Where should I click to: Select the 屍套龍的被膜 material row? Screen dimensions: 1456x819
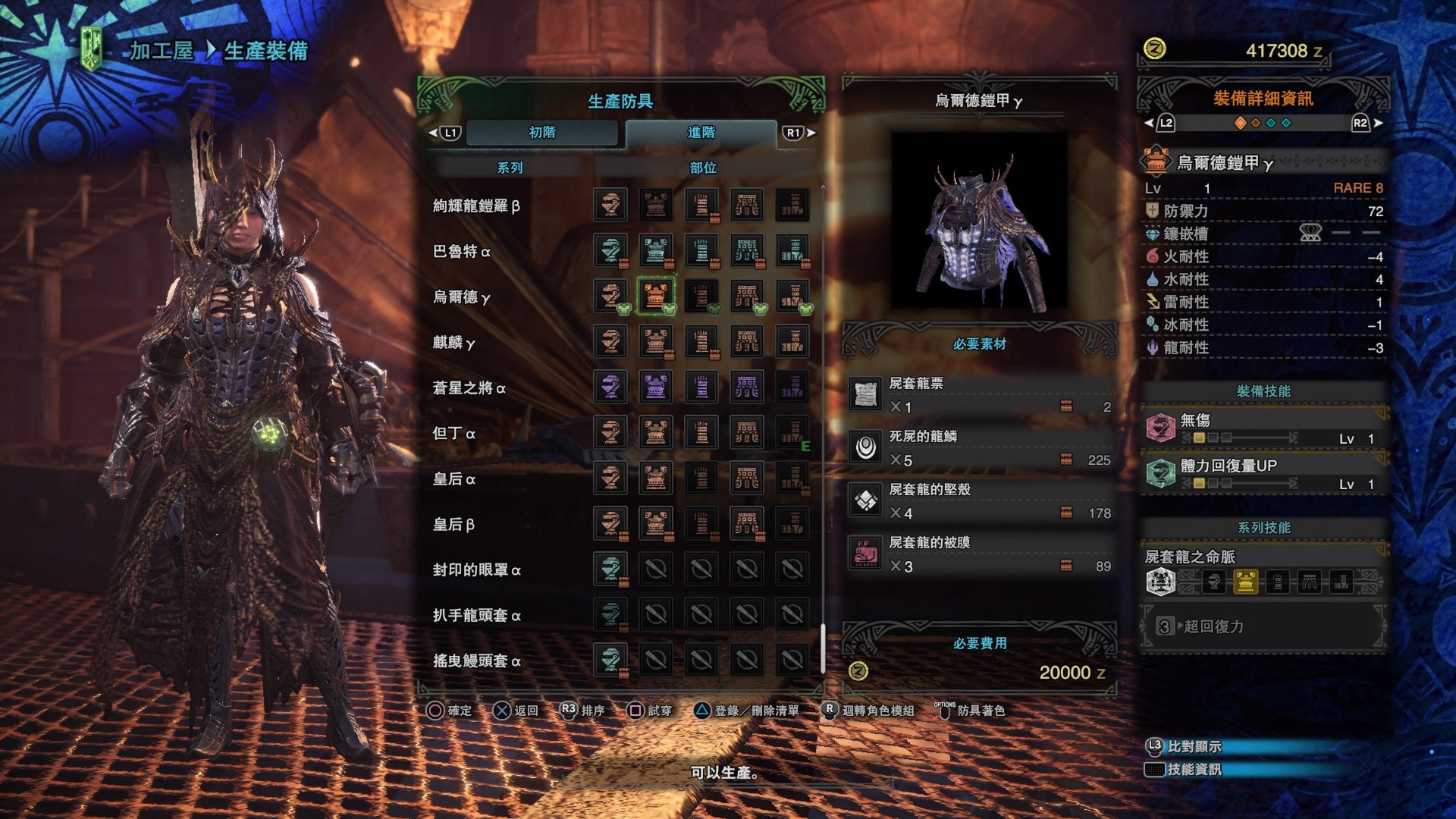coord(980,554)
